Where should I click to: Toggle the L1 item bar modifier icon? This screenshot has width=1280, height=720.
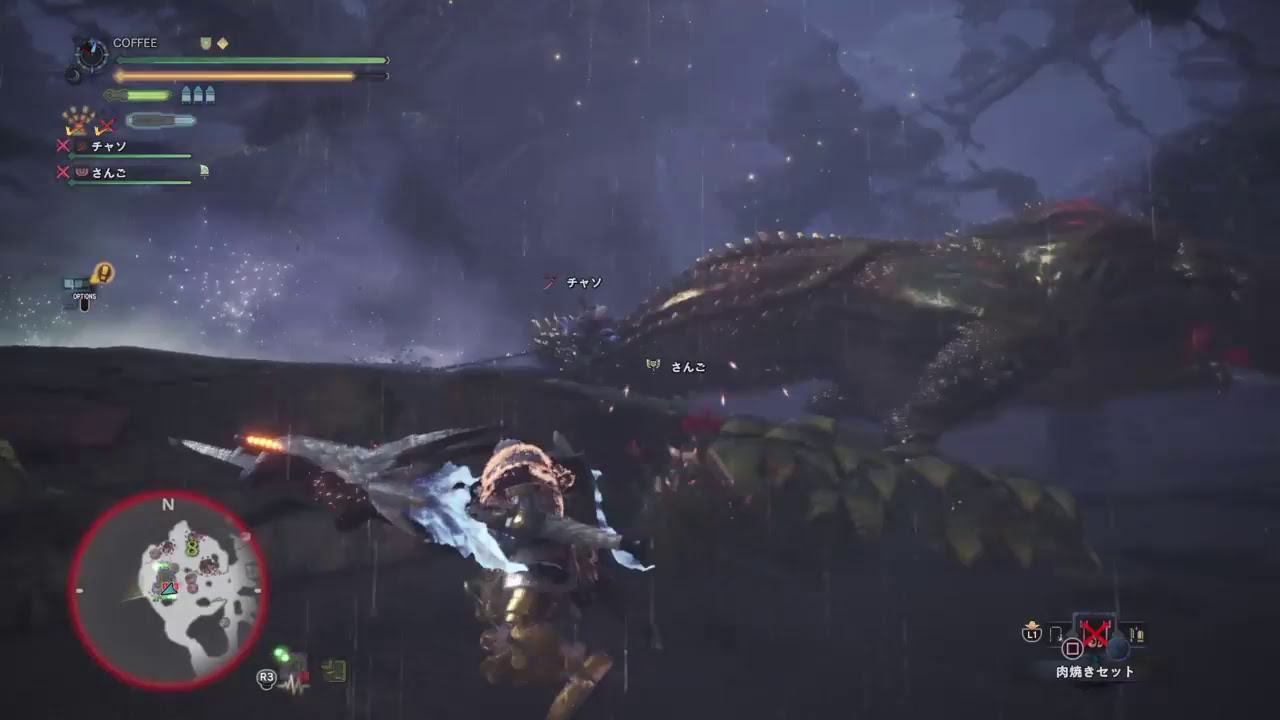1032,632
